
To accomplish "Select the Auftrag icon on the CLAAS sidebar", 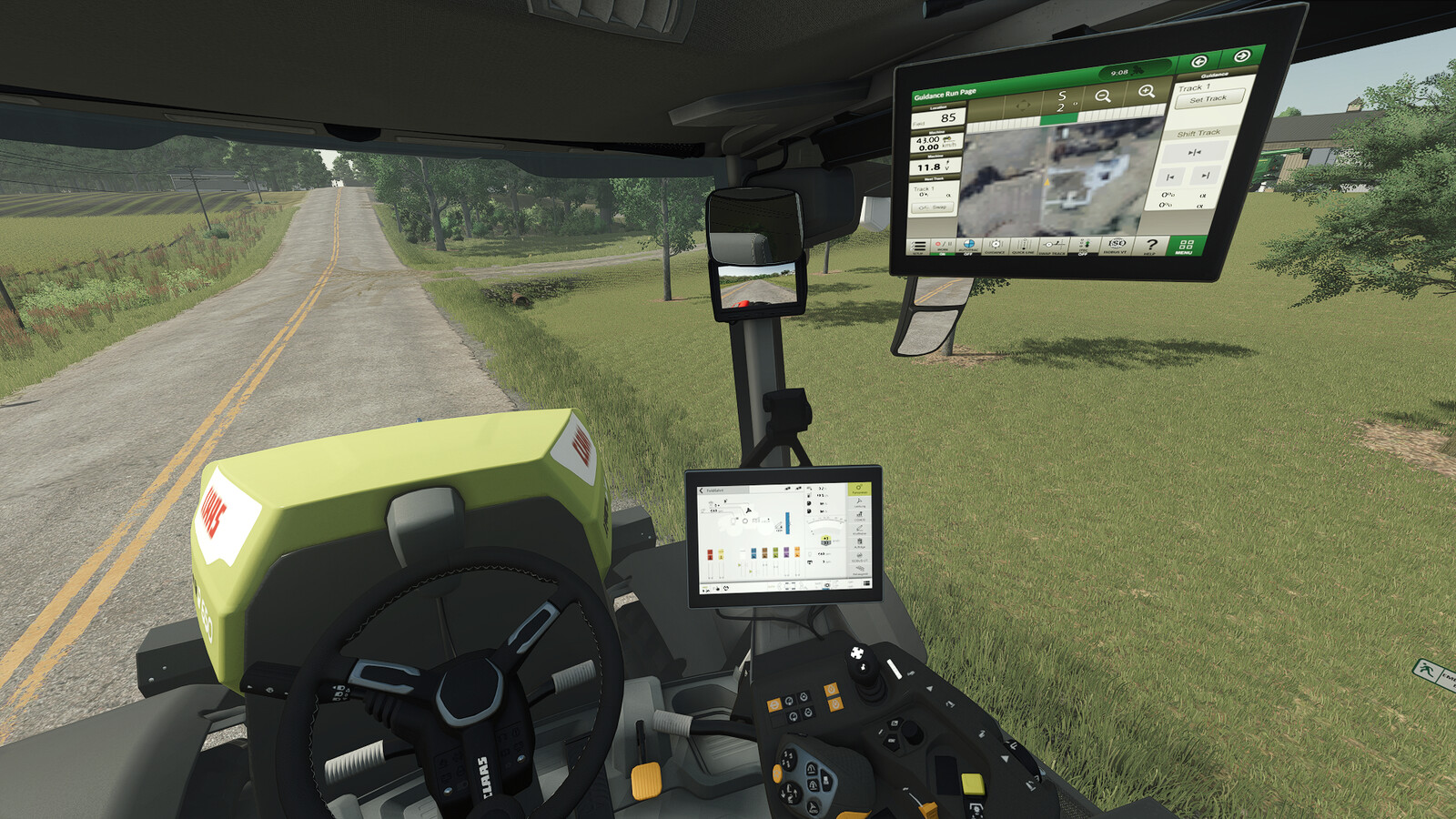I will tap(861, 543).
